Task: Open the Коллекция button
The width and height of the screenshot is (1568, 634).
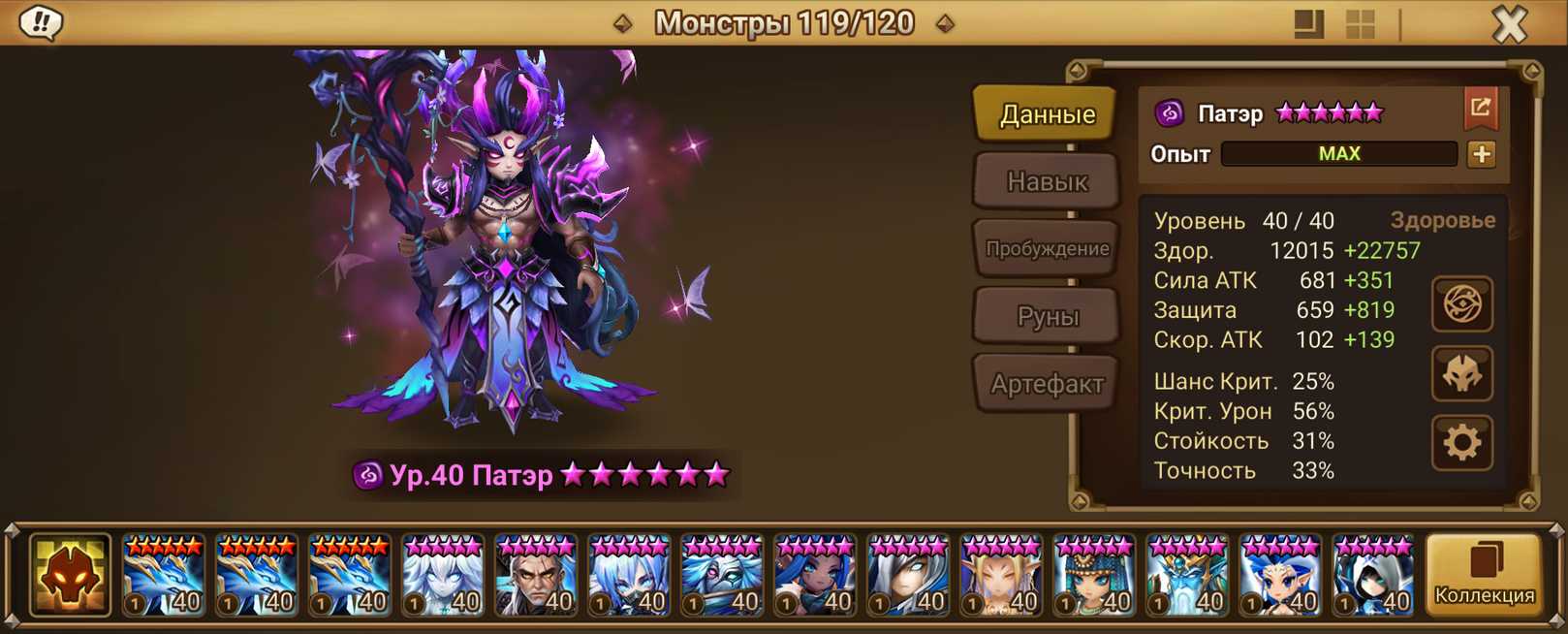Action: (1484, 576)
